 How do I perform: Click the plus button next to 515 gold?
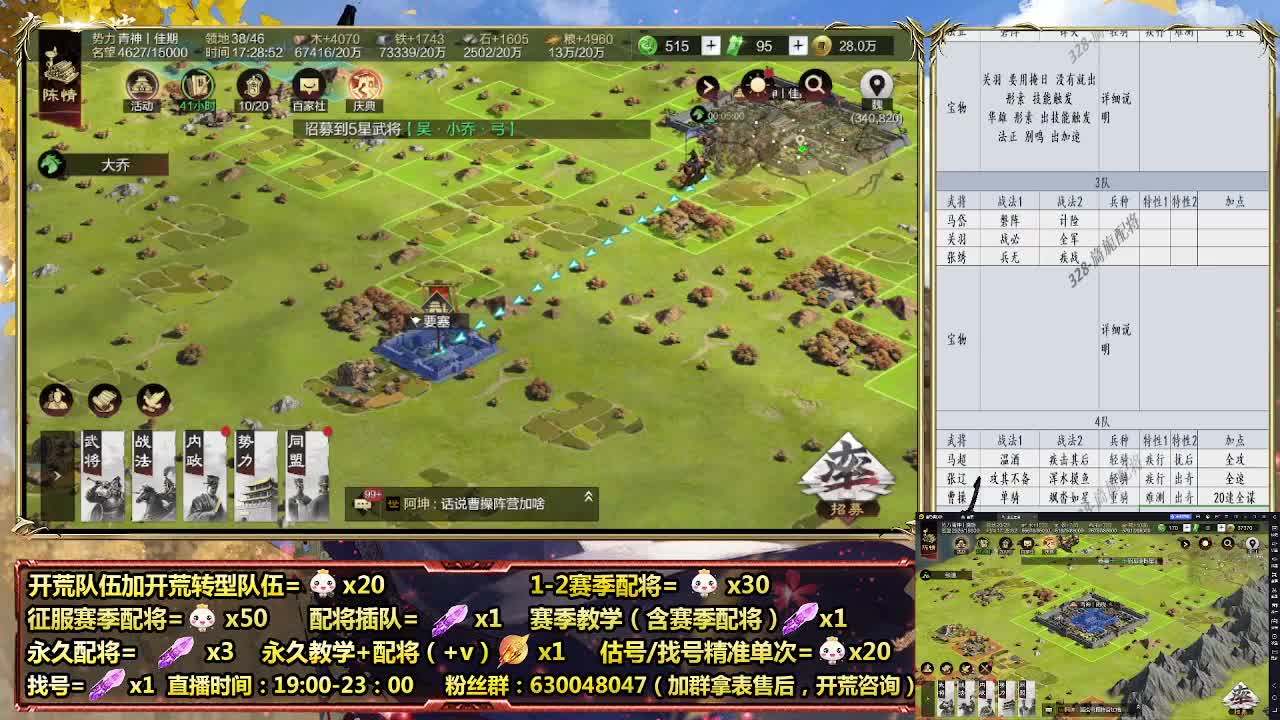point(712,46)
